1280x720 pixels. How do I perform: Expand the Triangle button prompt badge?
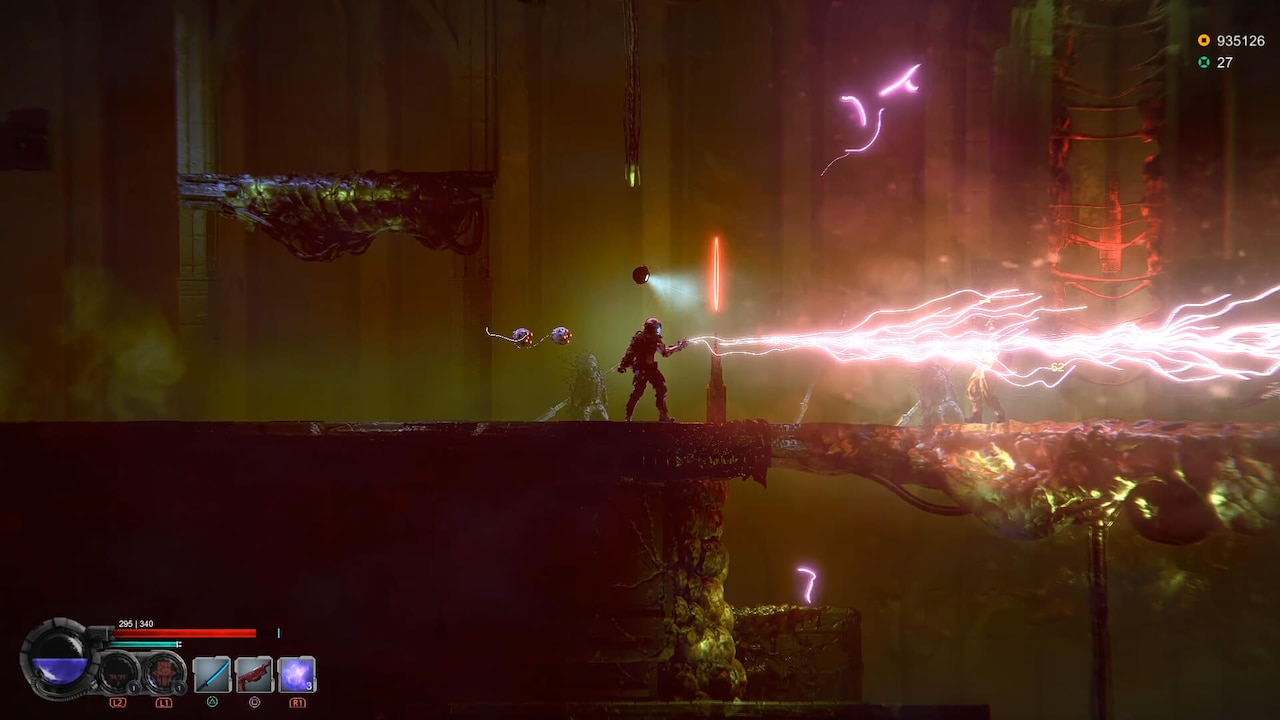(x=210, y=702)
